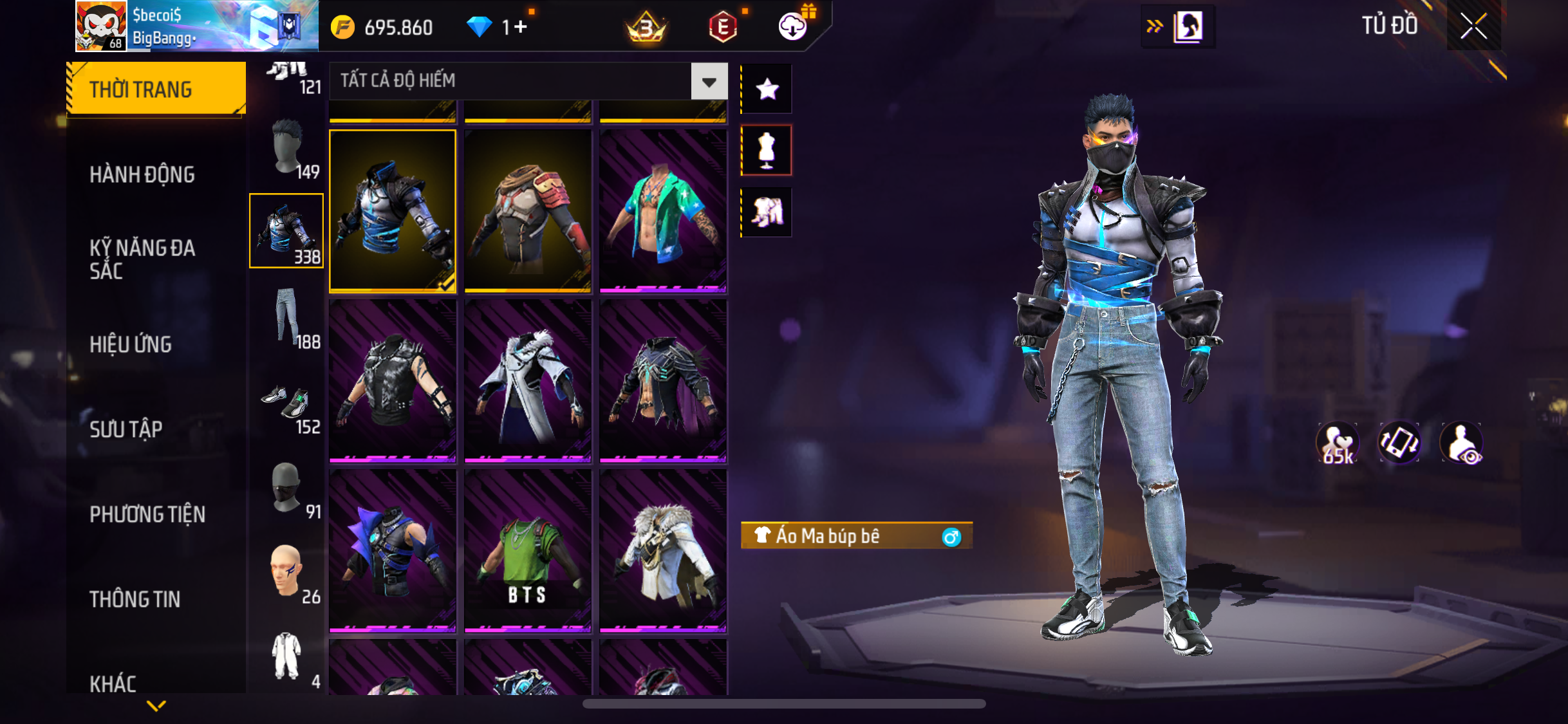
Task: Select the face mask category with 91 items
Action: click(x=287, y=488)
